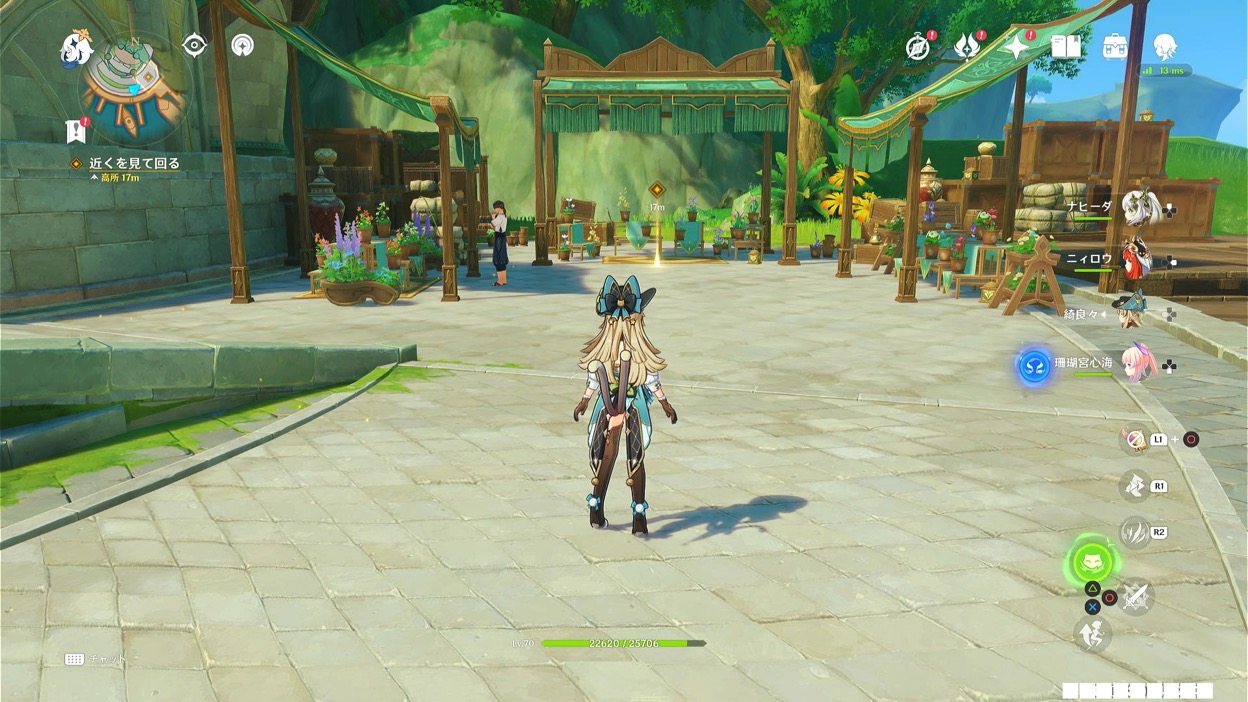Switch to party member ニィロウ
The height and width of the screenshot is (702, 1248).
1136,259
